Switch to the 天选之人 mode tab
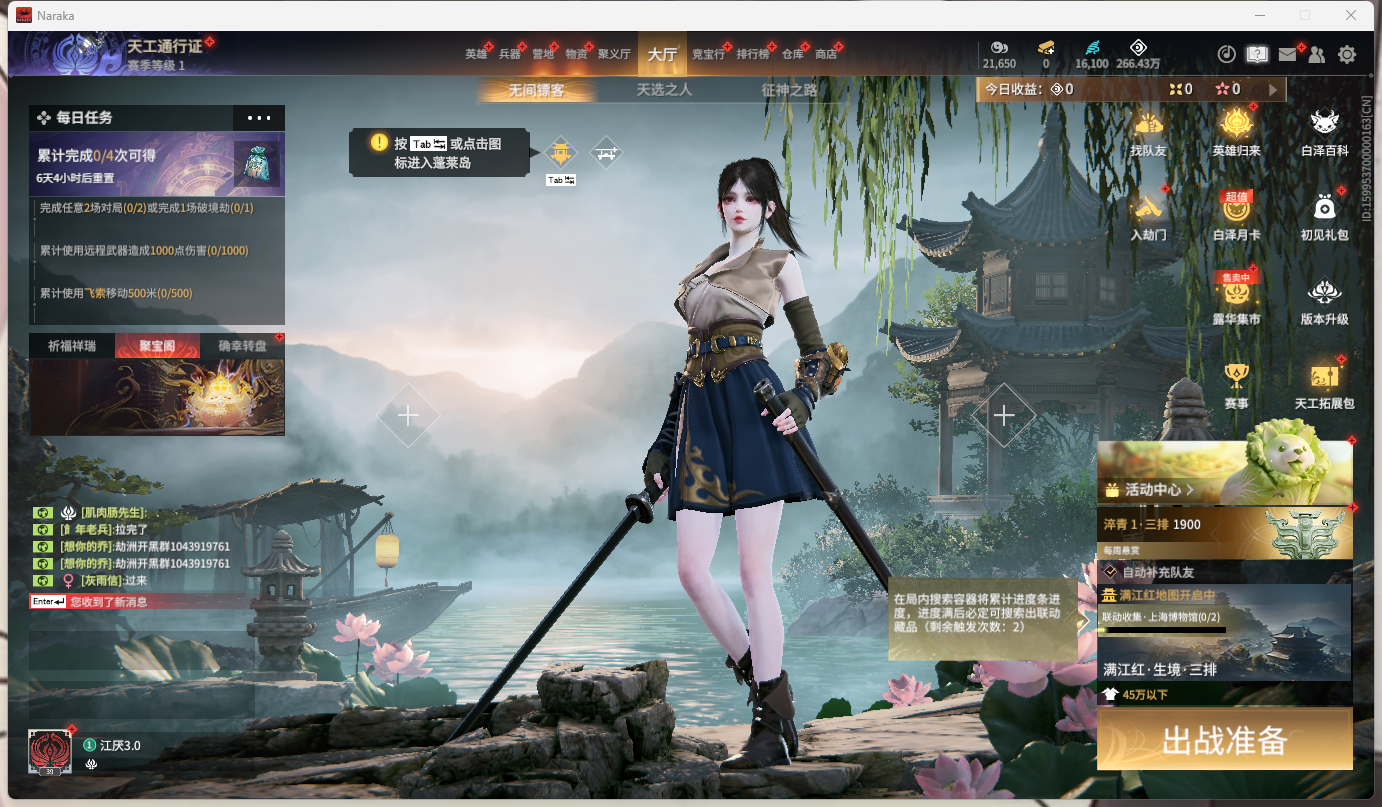 pos(664,90)
